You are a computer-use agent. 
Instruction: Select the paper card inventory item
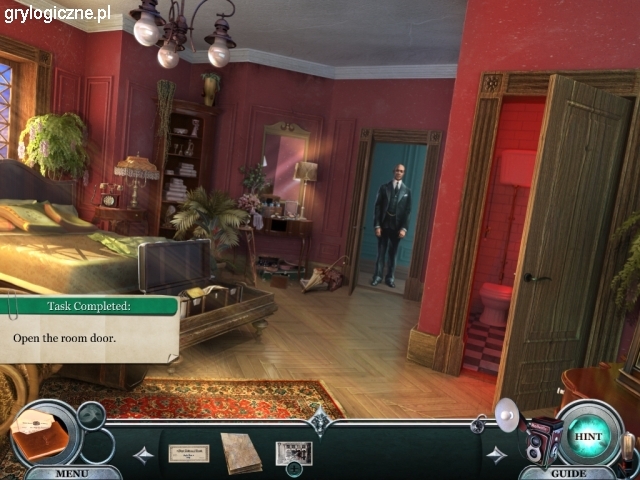[x=188, y=453]
